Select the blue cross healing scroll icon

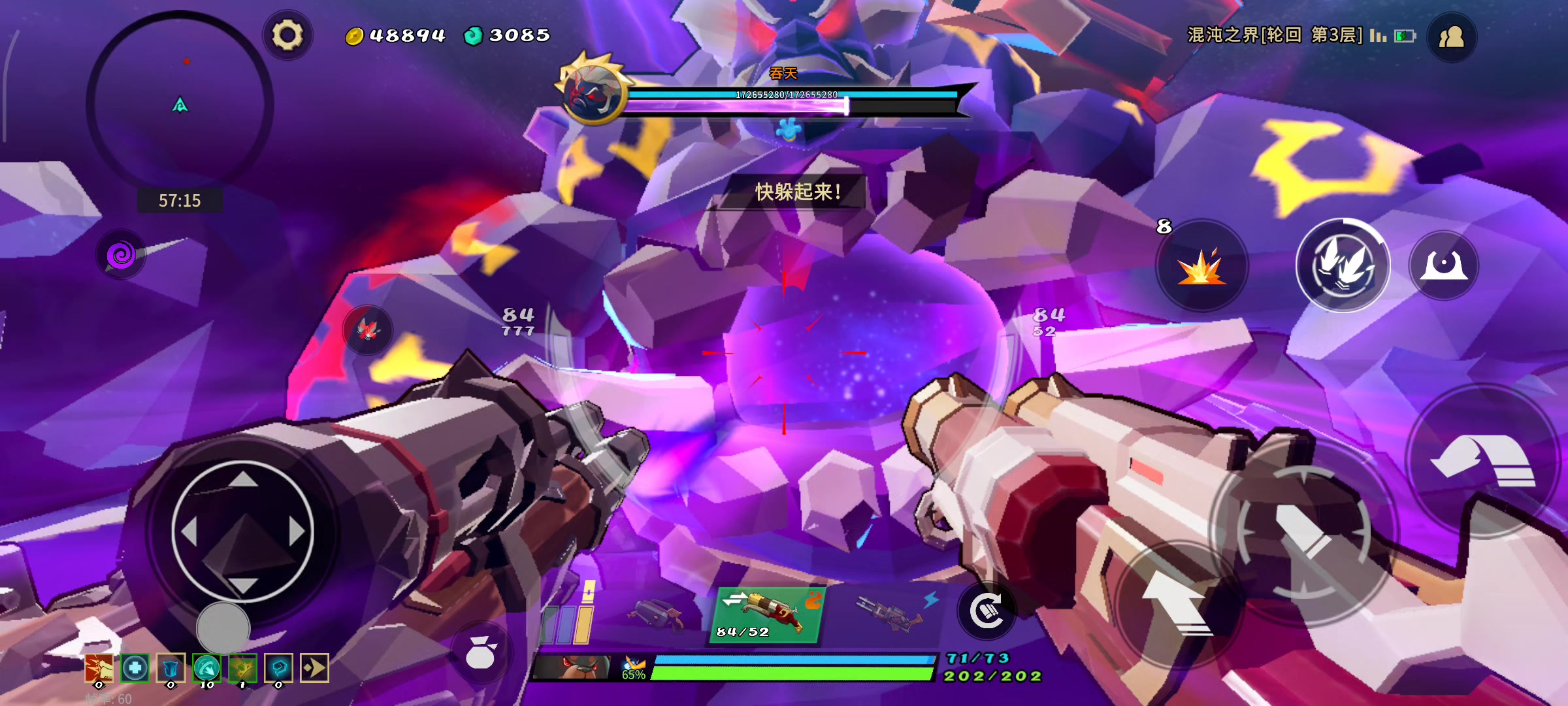pyautogui.click(x=135, y=668)
